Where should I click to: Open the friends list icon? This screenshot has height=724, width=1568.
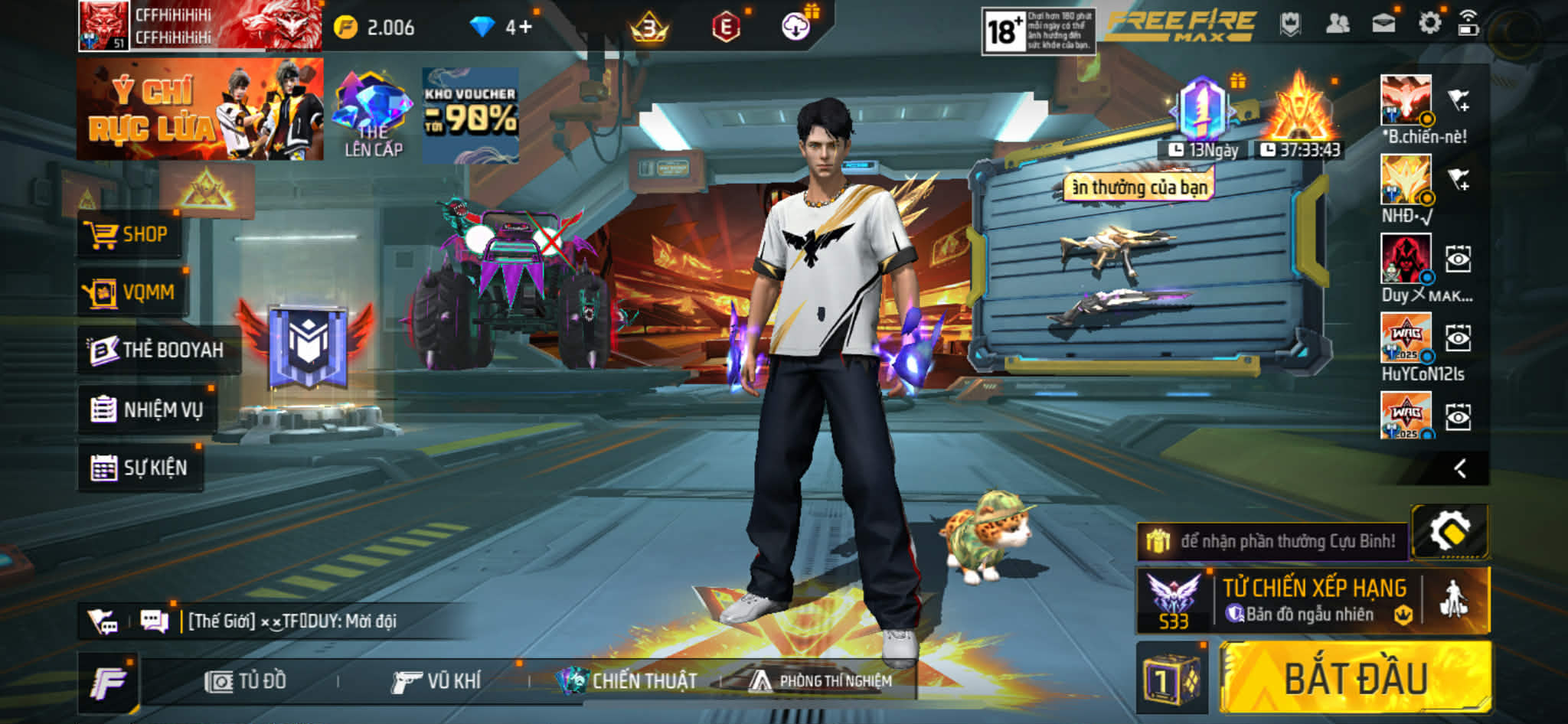1337,24
